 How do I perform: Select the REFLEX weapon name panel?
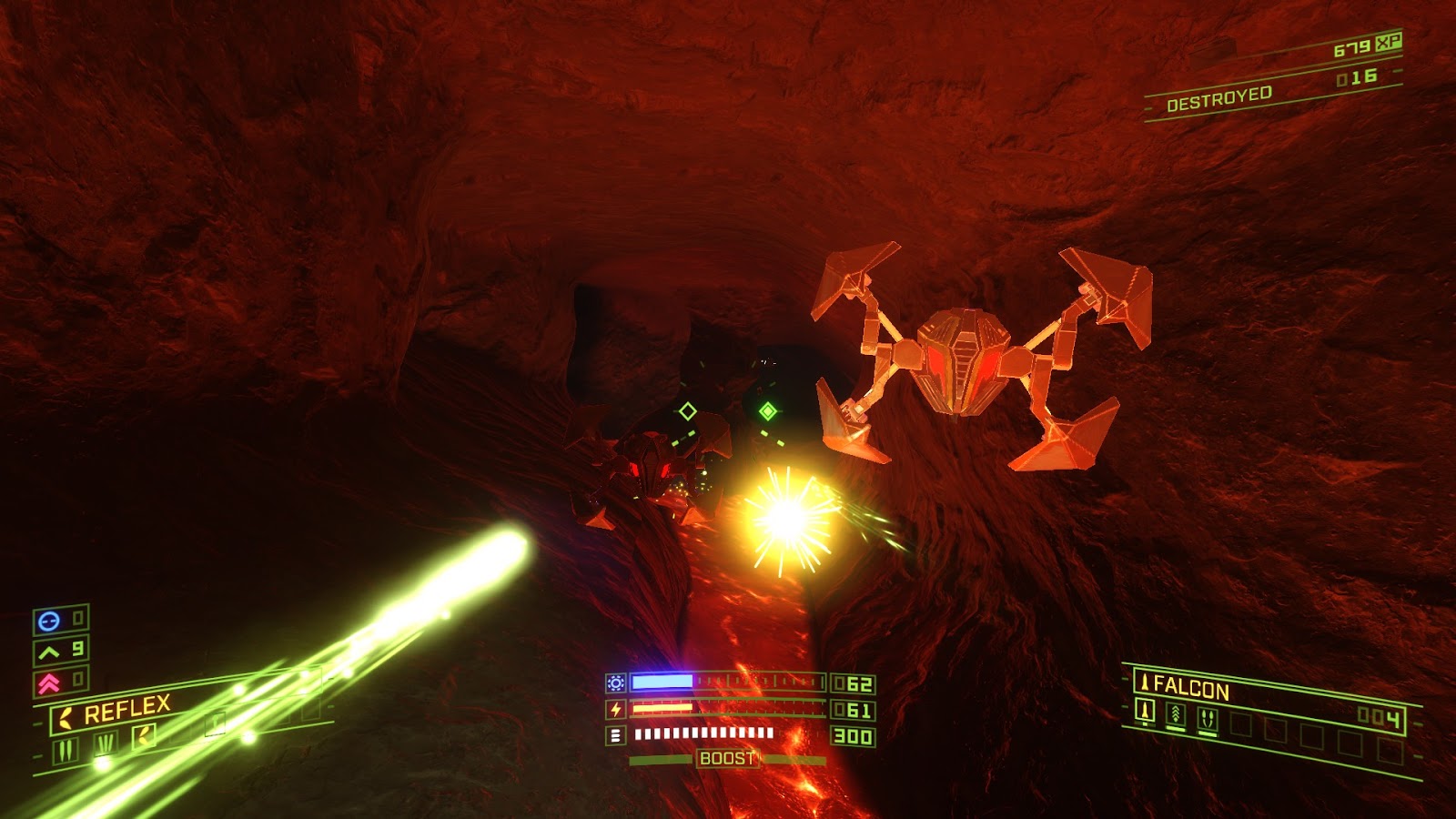tap(126, 711)
